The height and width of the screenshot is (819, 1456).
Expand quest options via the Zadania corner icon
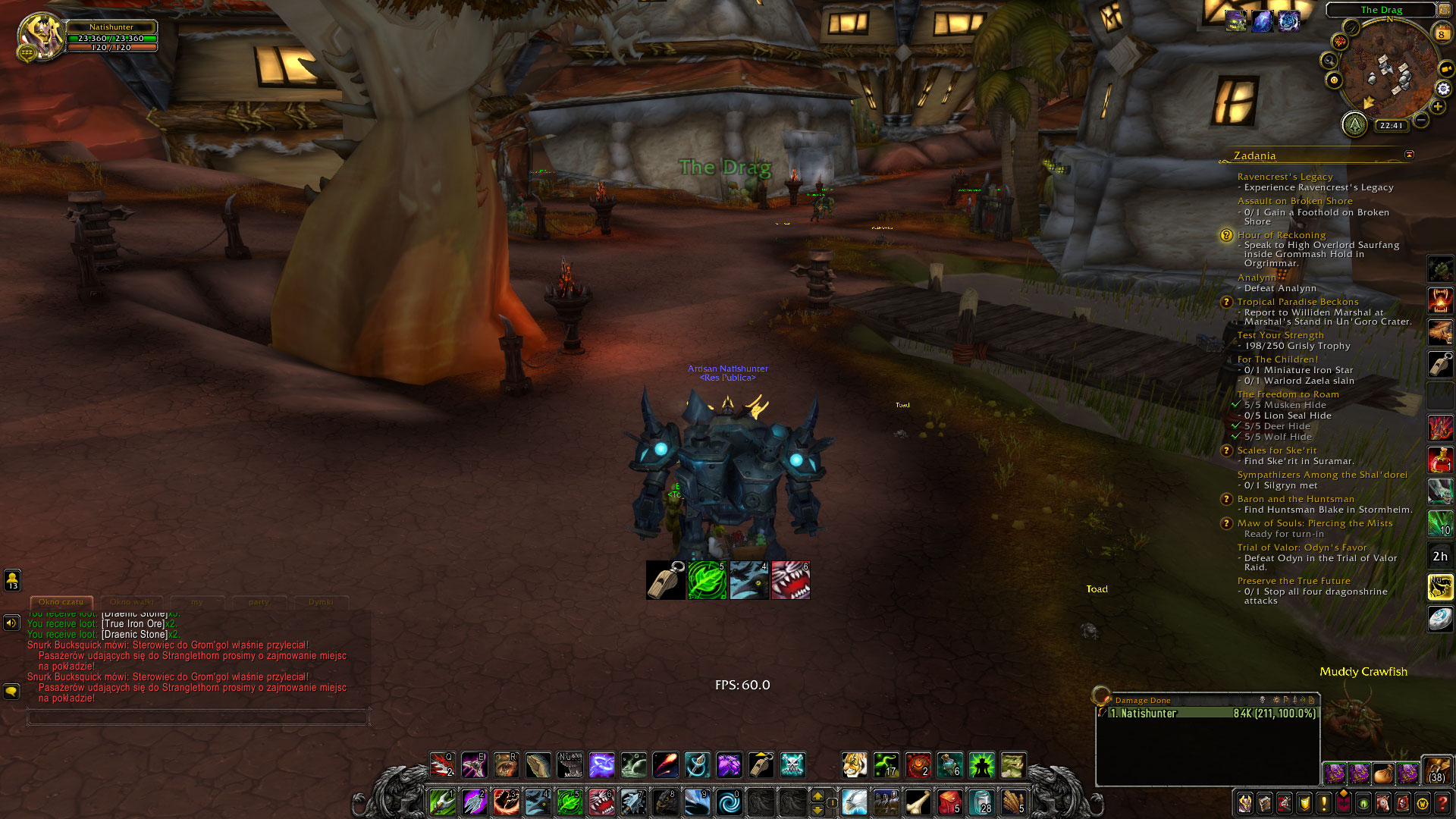tap(1408, 154)
